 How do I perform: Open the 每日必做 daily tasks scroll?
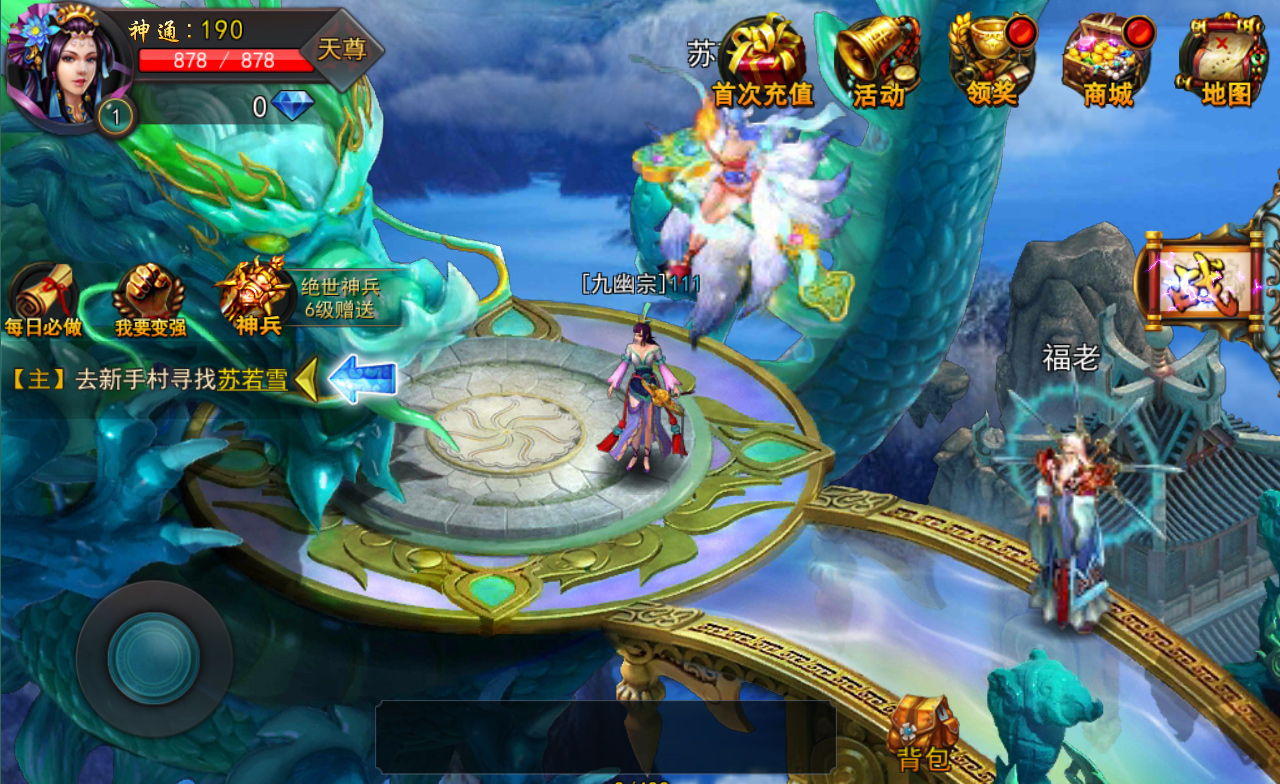(x=43, y=299)
